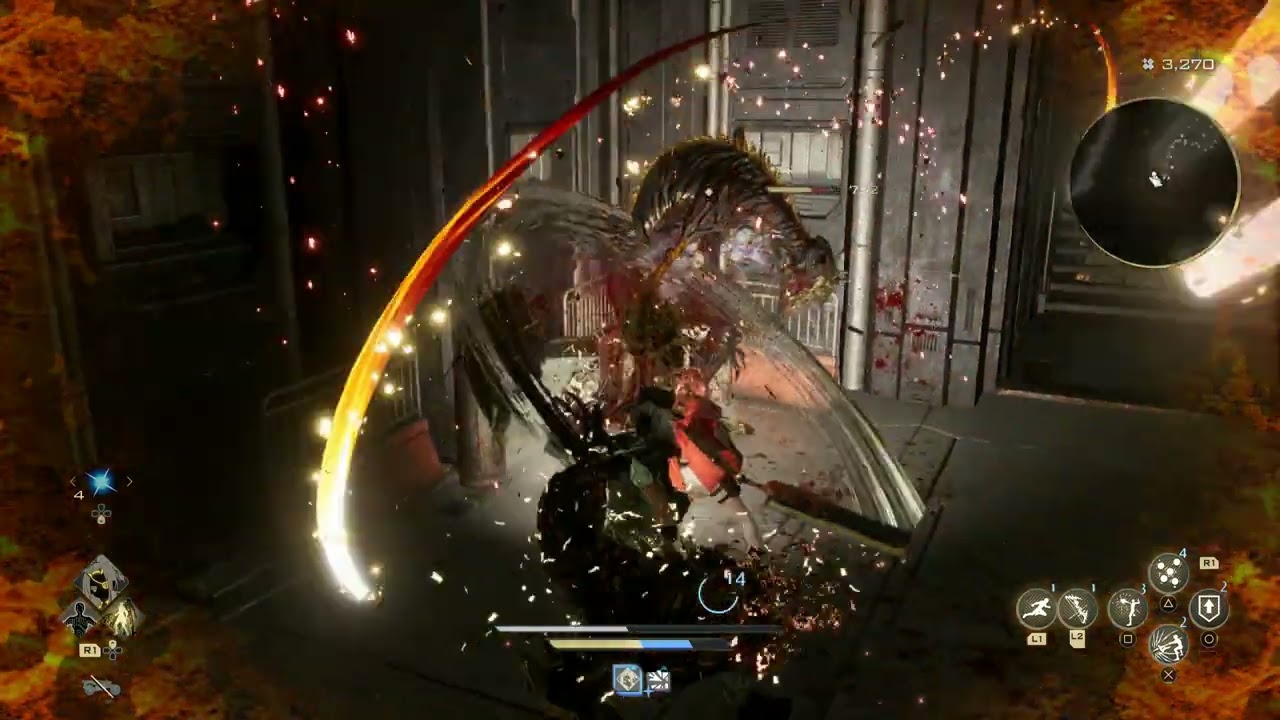Click the body silhouette icon below the portrait
The image size is (1280, 720).
pyautogui.click(x=78, y=618)
